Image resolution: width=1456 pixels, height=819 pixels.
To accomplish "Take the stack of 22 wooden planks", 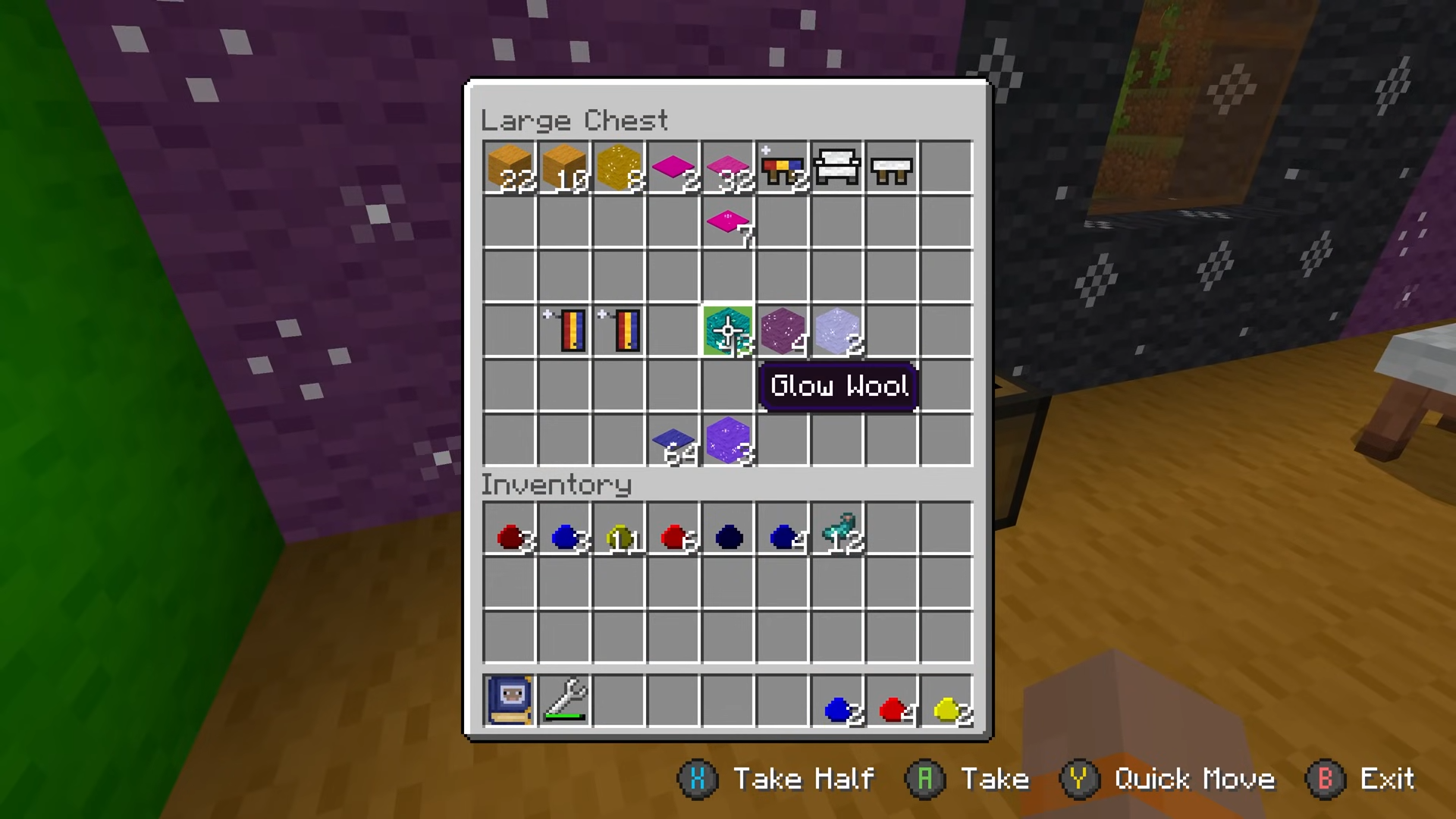I will pos(510,168).
